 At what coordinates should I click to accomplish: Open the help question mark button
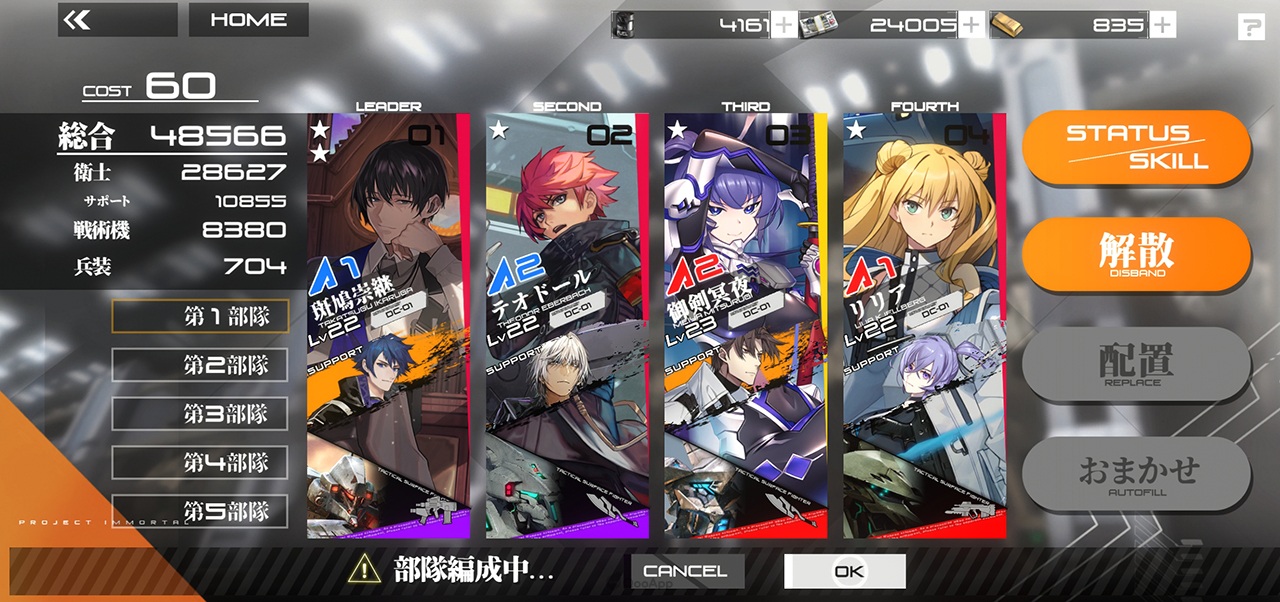pyautogui.click(x=1251, y=27)
